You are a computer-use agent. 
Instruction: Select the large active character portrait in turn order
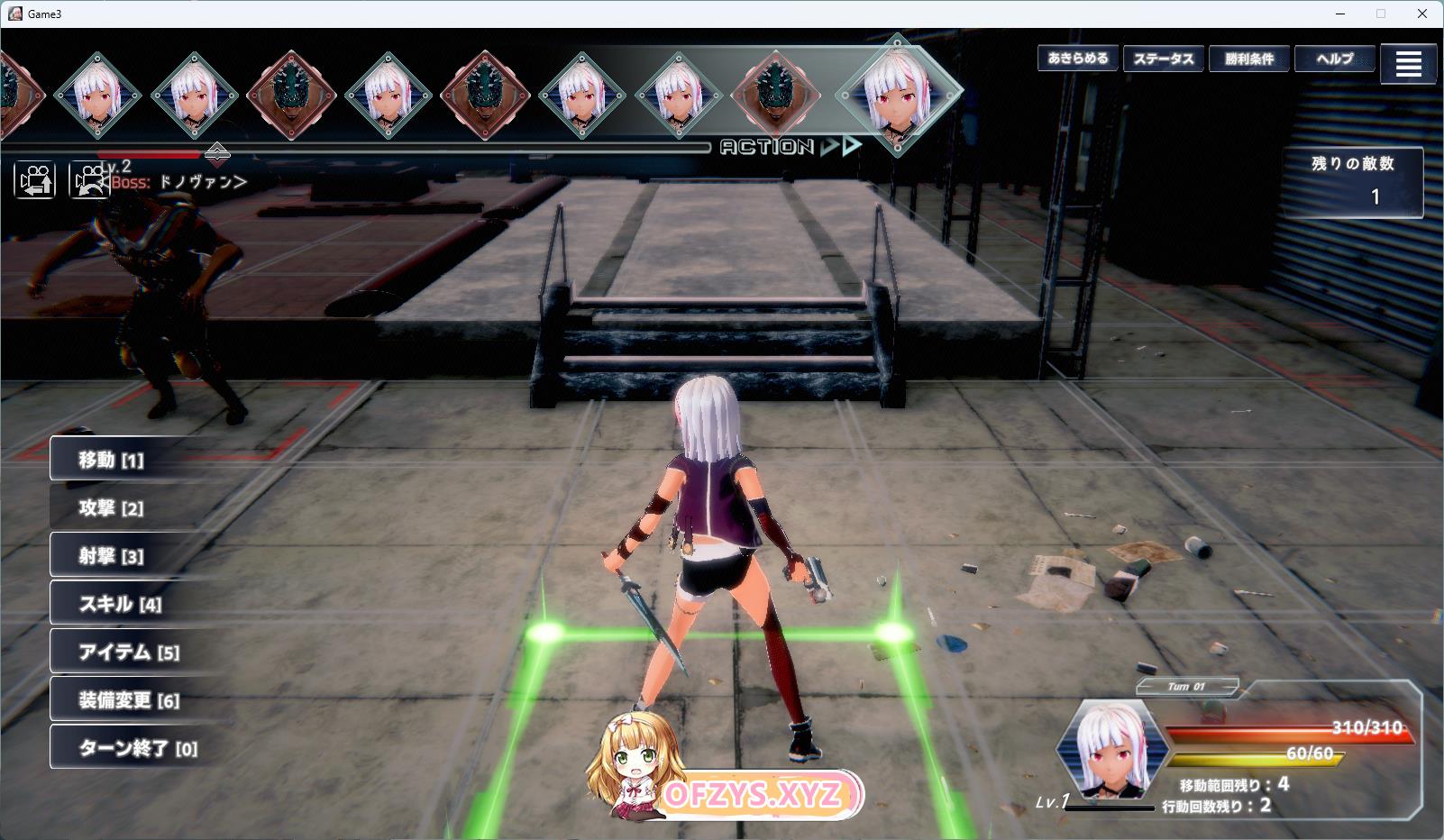[x=898, y=94]
